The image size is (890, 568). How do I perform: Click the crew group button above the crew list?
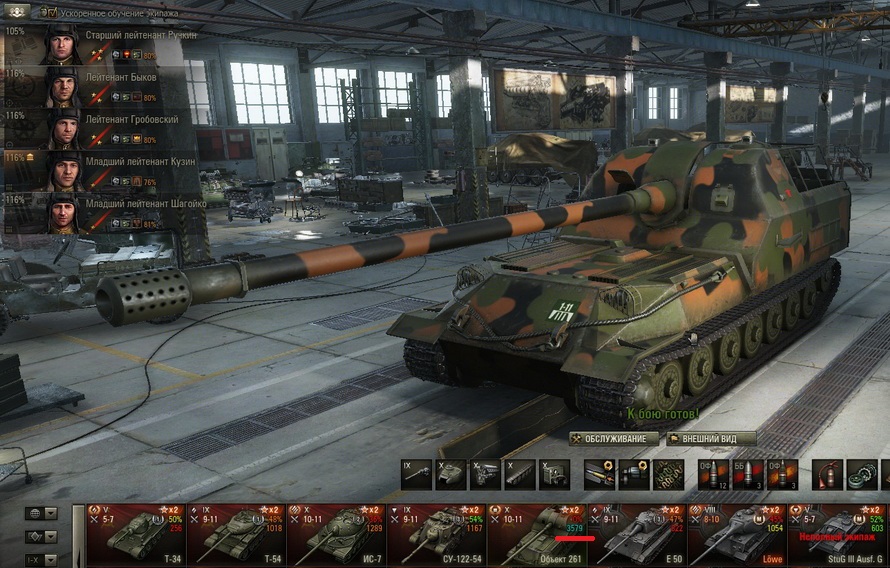click(16, 11)
